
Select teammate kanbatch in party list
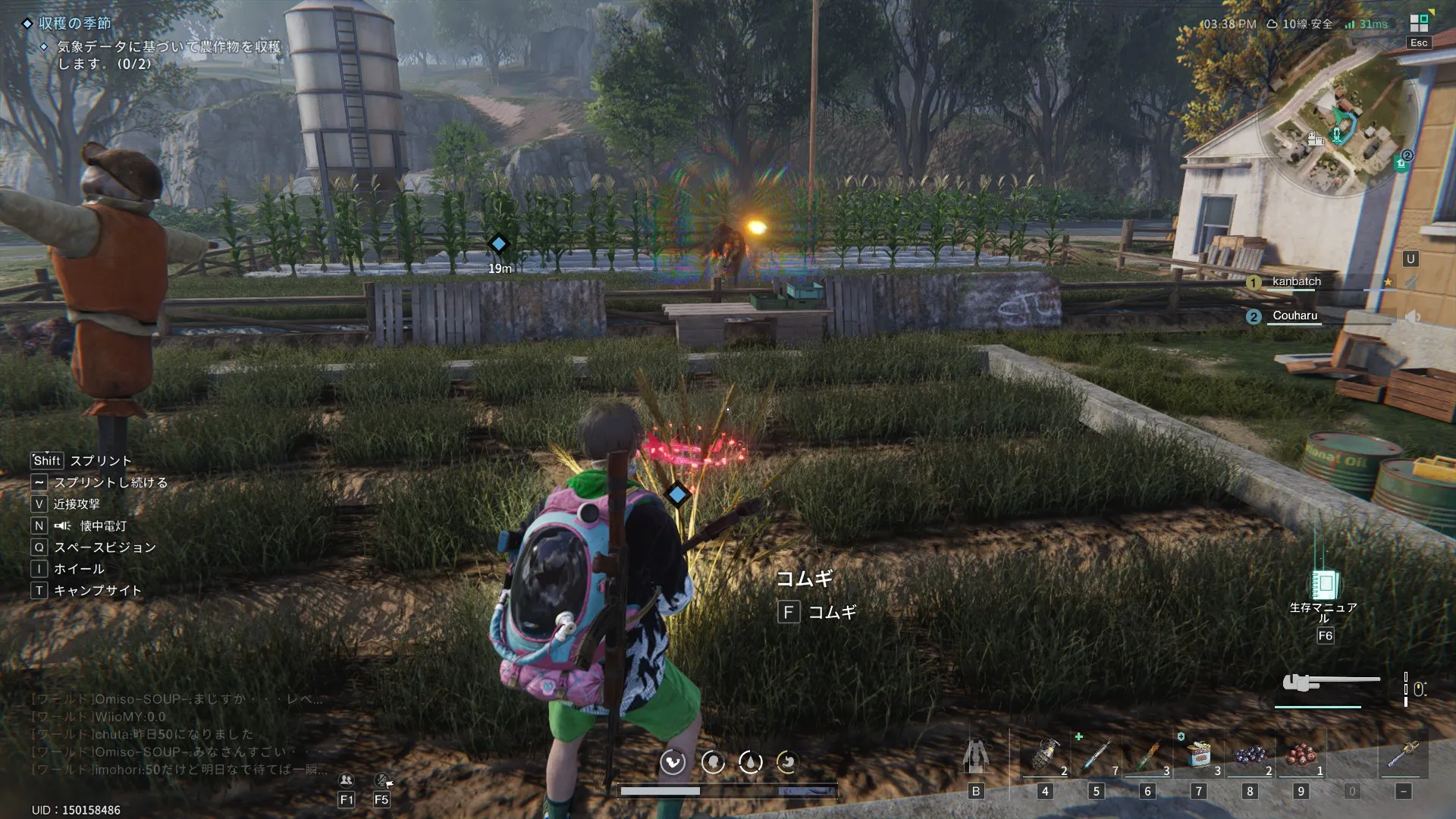pyautogui.click(x=1296, y=281)
